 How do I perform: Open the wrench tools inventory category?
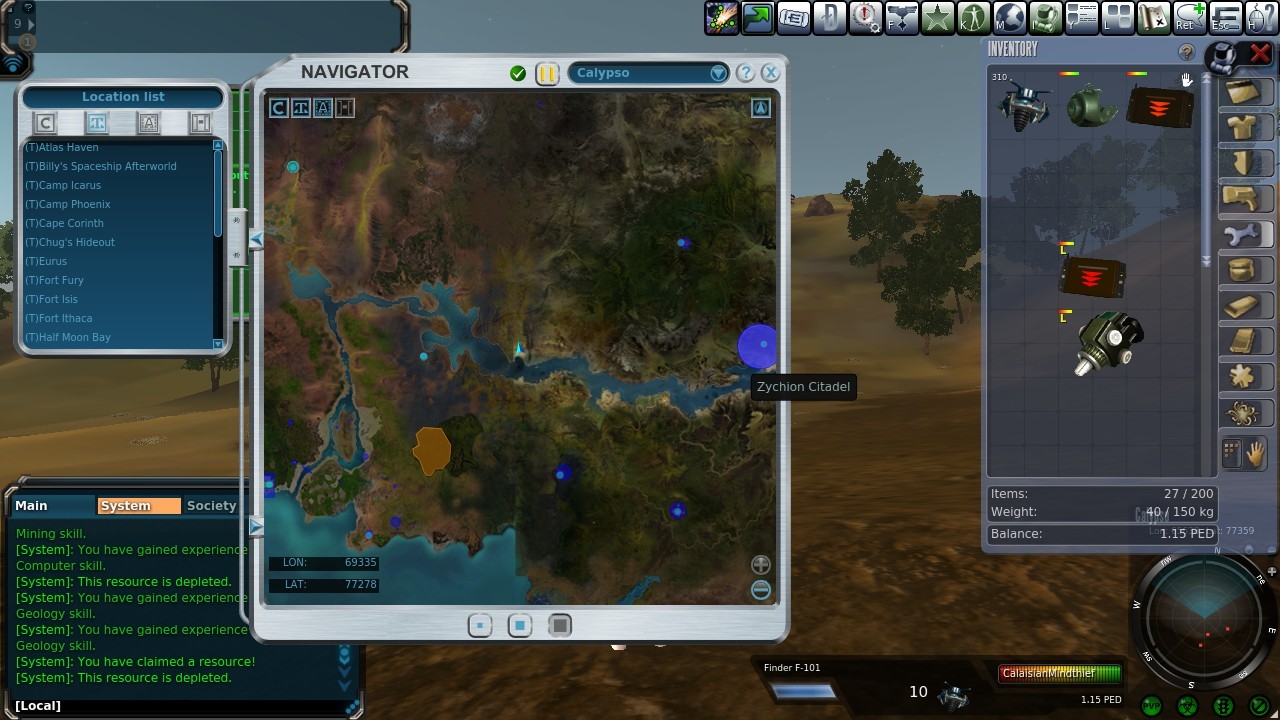click(x=1242, y=236)
